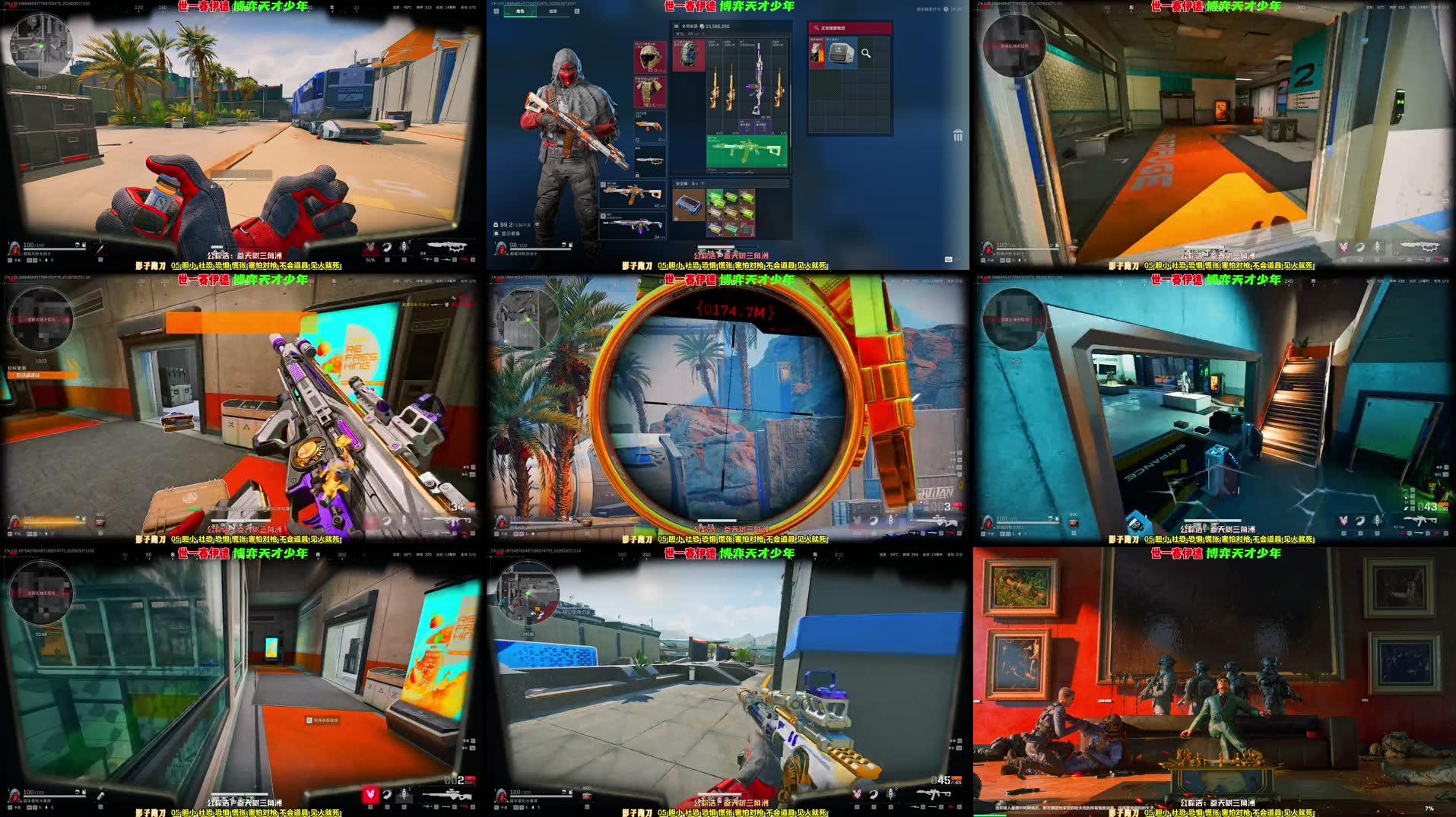Open the second tab beside the character tab
The image size is (1456, 817).
click(553, 11)
